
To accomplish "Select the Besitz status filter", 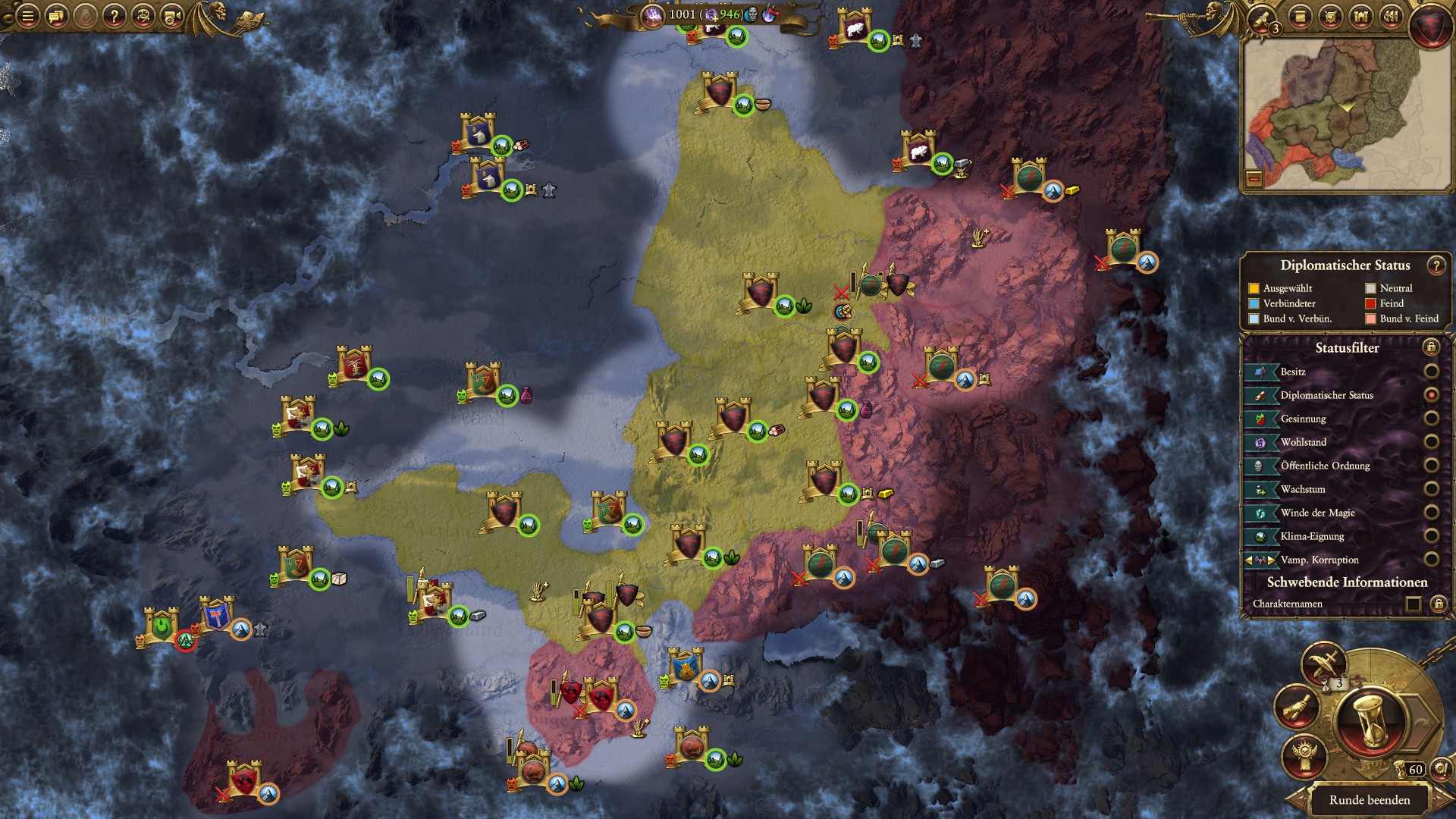I will click(x=1431, y=372).
